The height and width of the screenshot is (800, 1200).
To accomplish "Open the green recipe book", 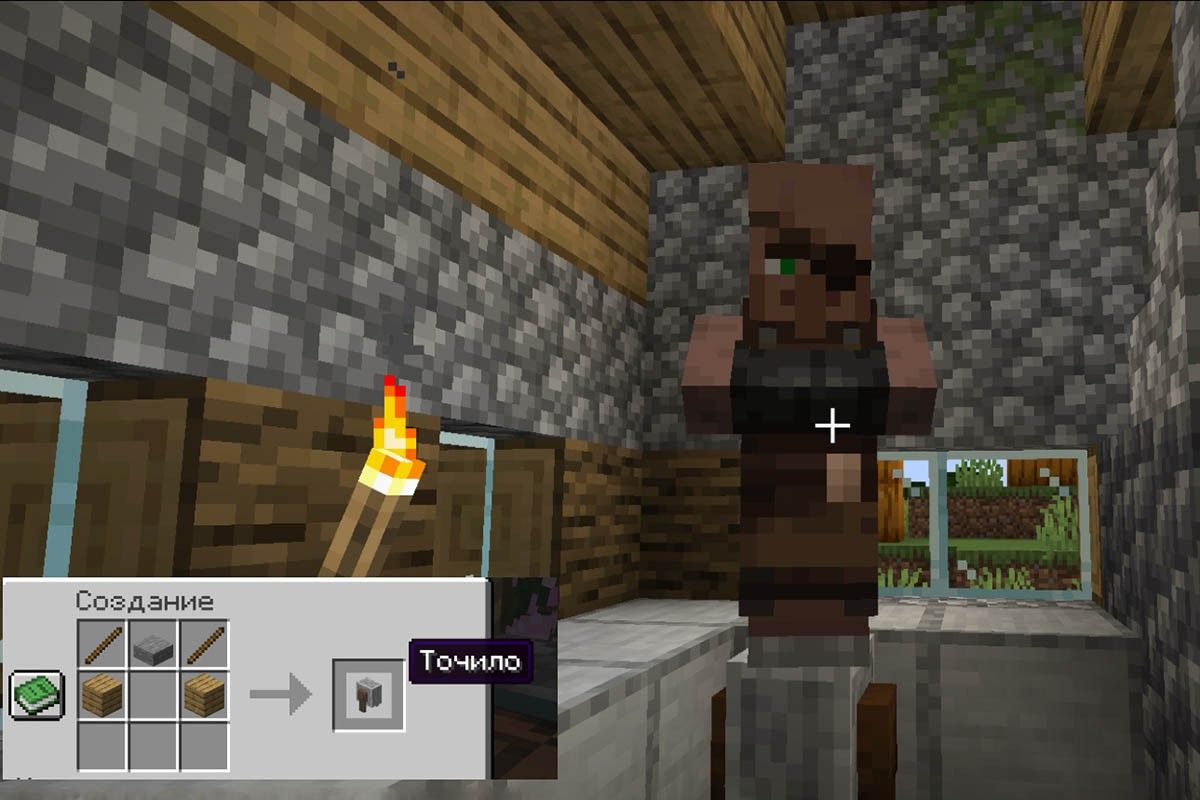I will [x=37, y=694].
